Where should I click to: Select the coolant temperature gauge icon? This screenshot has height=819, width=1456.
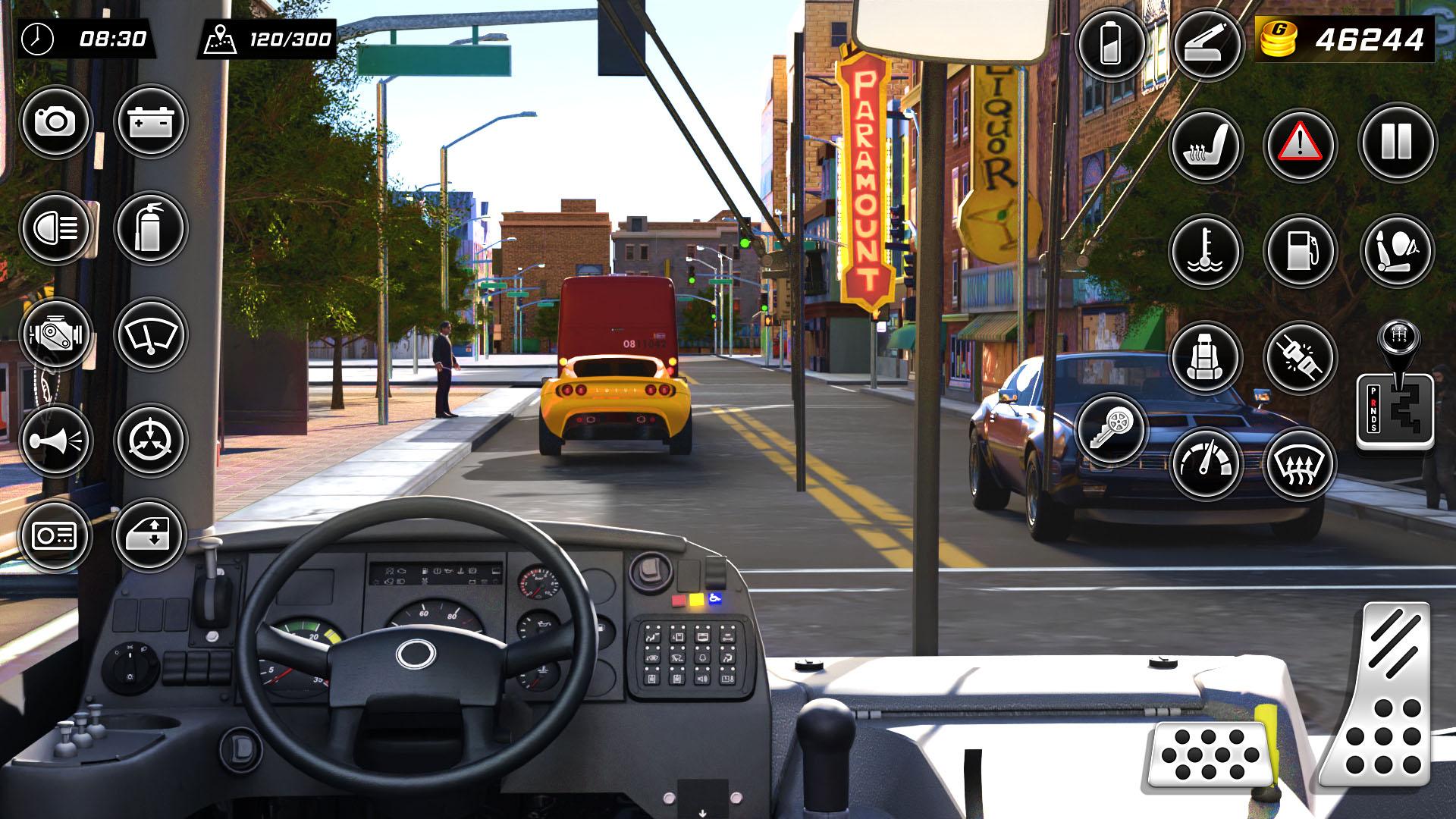pyautogui.click(x=1207, y=250)
